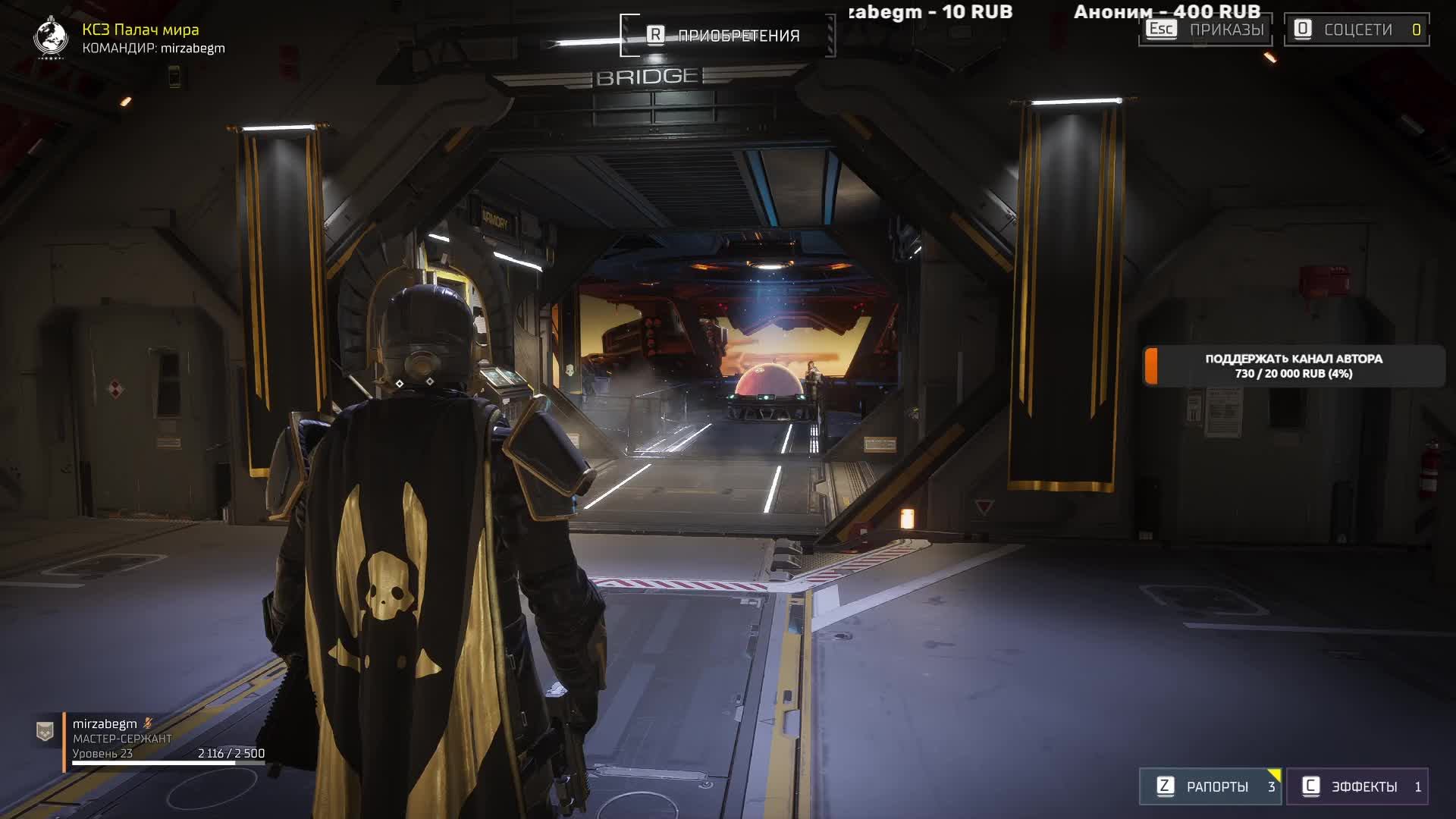Show the Рапорты list

tap(1210, 786)
